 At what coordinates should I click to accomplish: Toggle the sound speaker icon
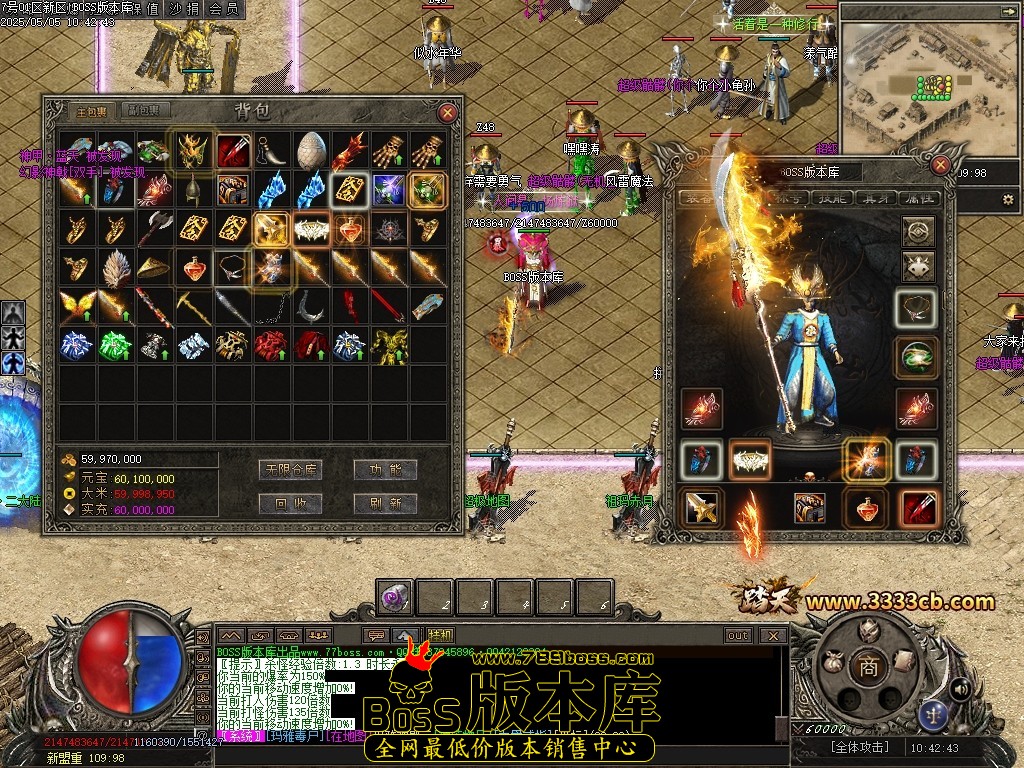point(959,688)
